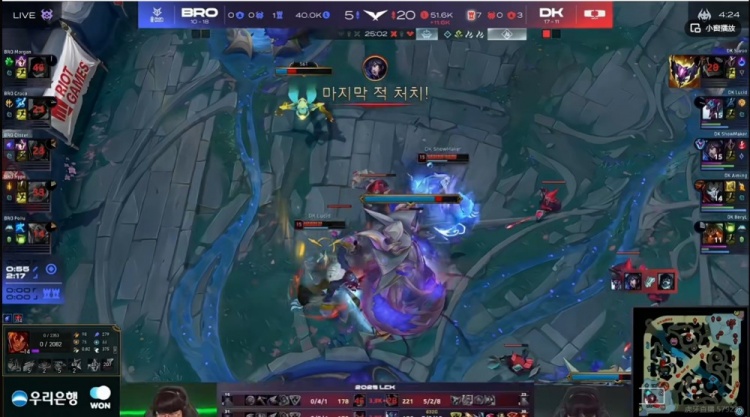Select BRO Clozer's player portrait
750x417 pixels.
(39, 149)
